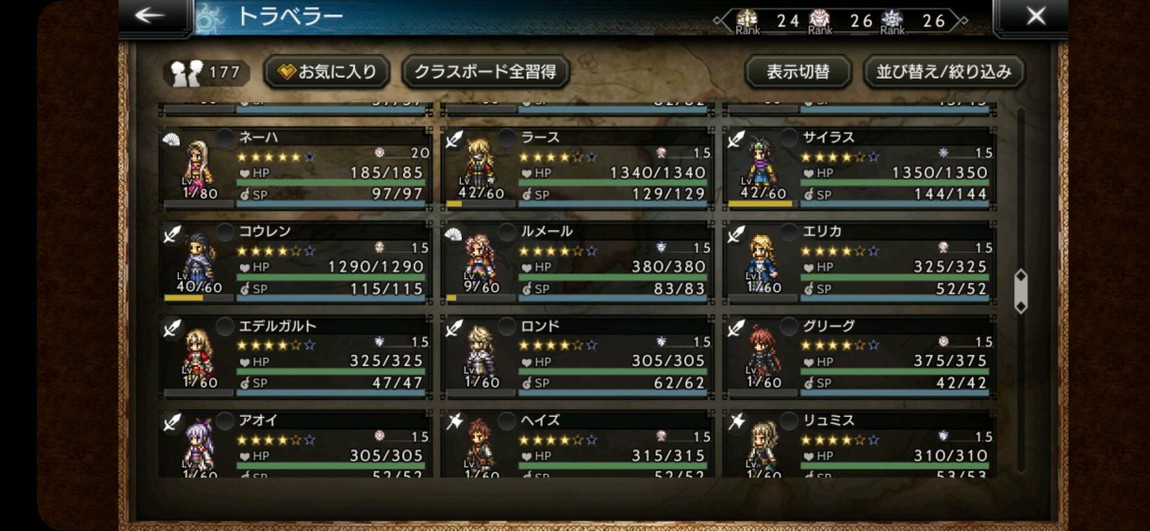Tap the クラスボード全習得 button

click(484, 72)
